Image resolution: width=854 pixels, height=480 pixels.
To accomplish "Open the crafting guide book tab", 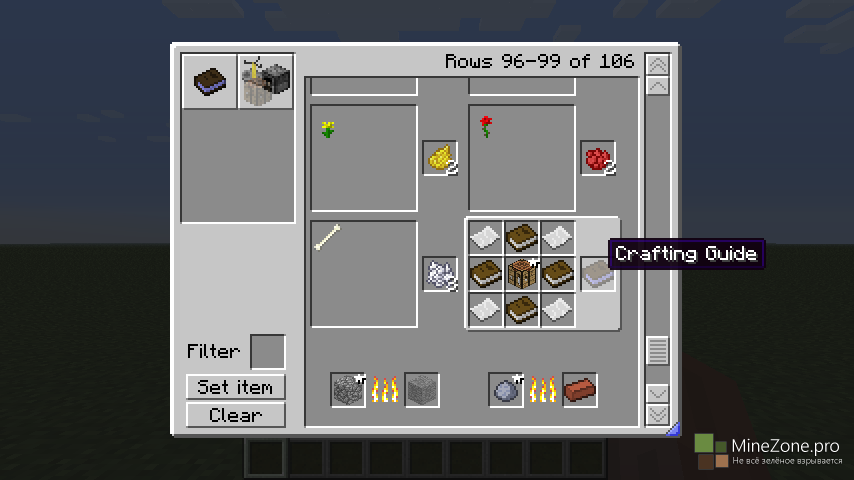I will click(210, 81).
